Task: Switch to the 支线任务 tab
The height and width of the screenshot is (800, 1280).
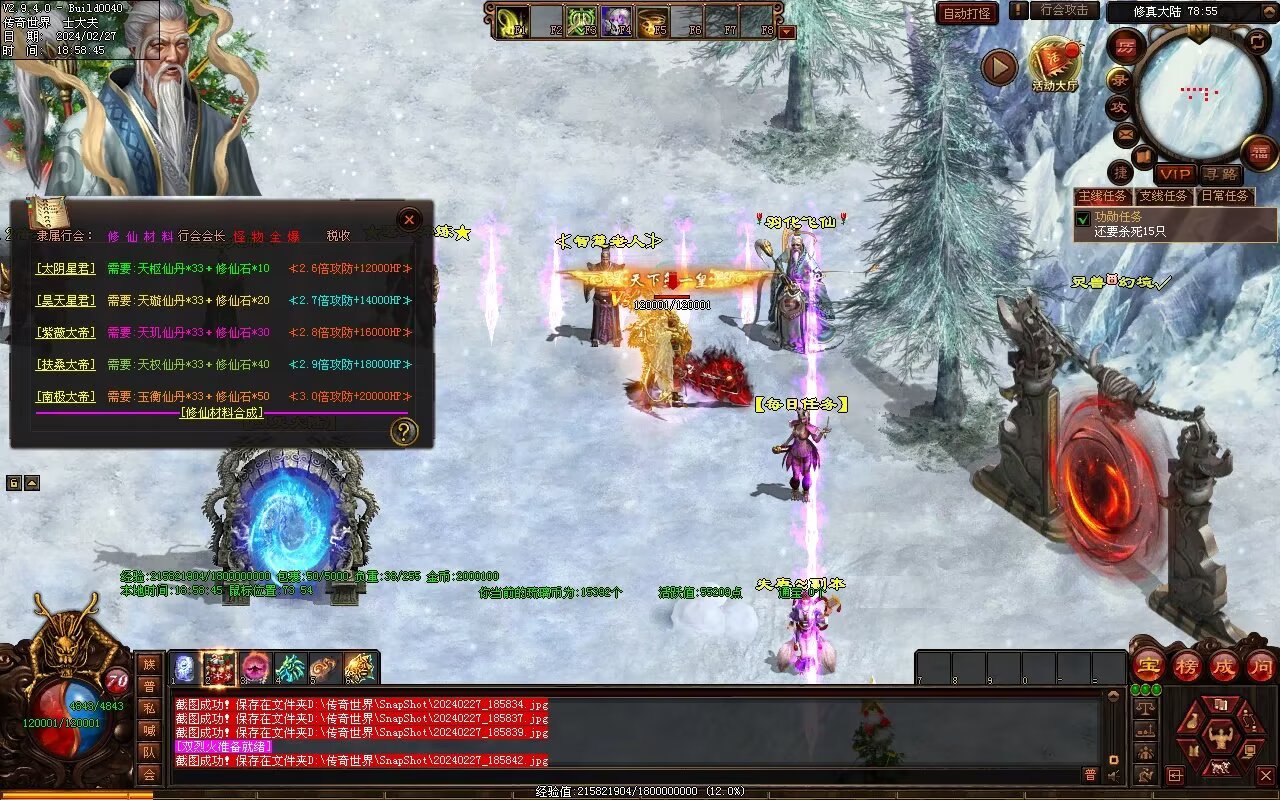Action: click(1164, 196)
